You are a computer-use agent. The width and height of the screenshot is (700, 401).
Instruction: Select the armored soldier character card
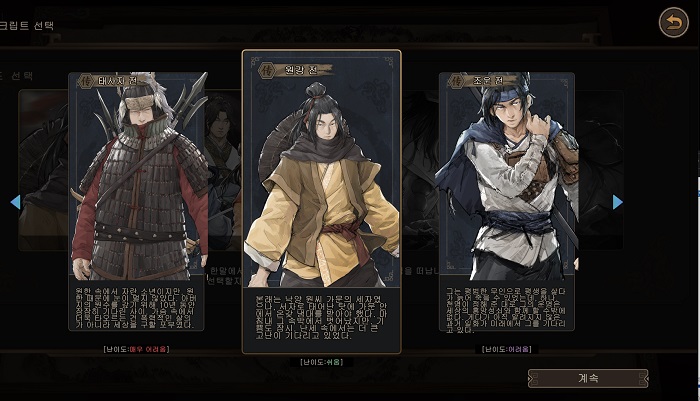(137, 200)
